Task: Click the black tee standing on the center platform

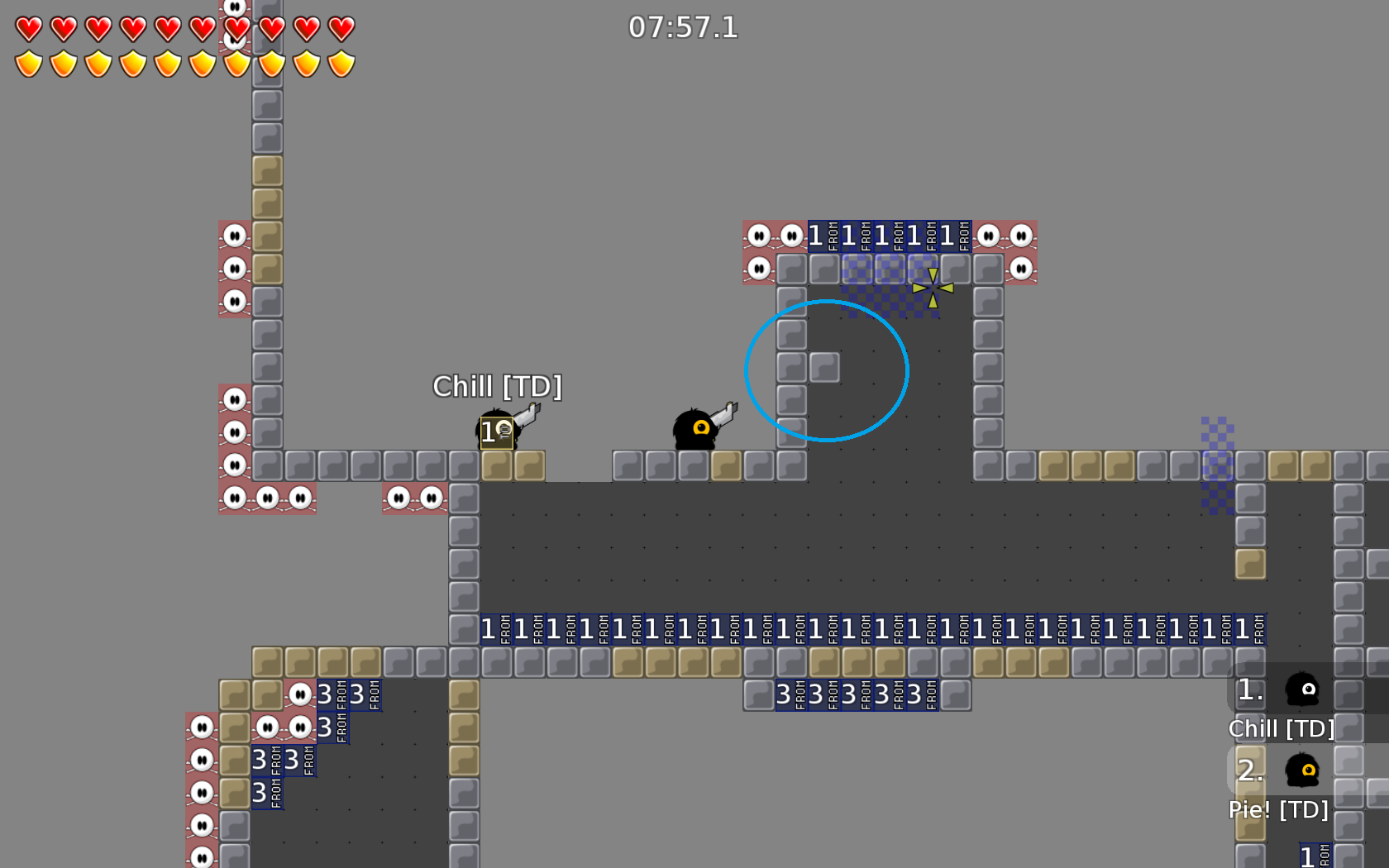Action: 694,430
